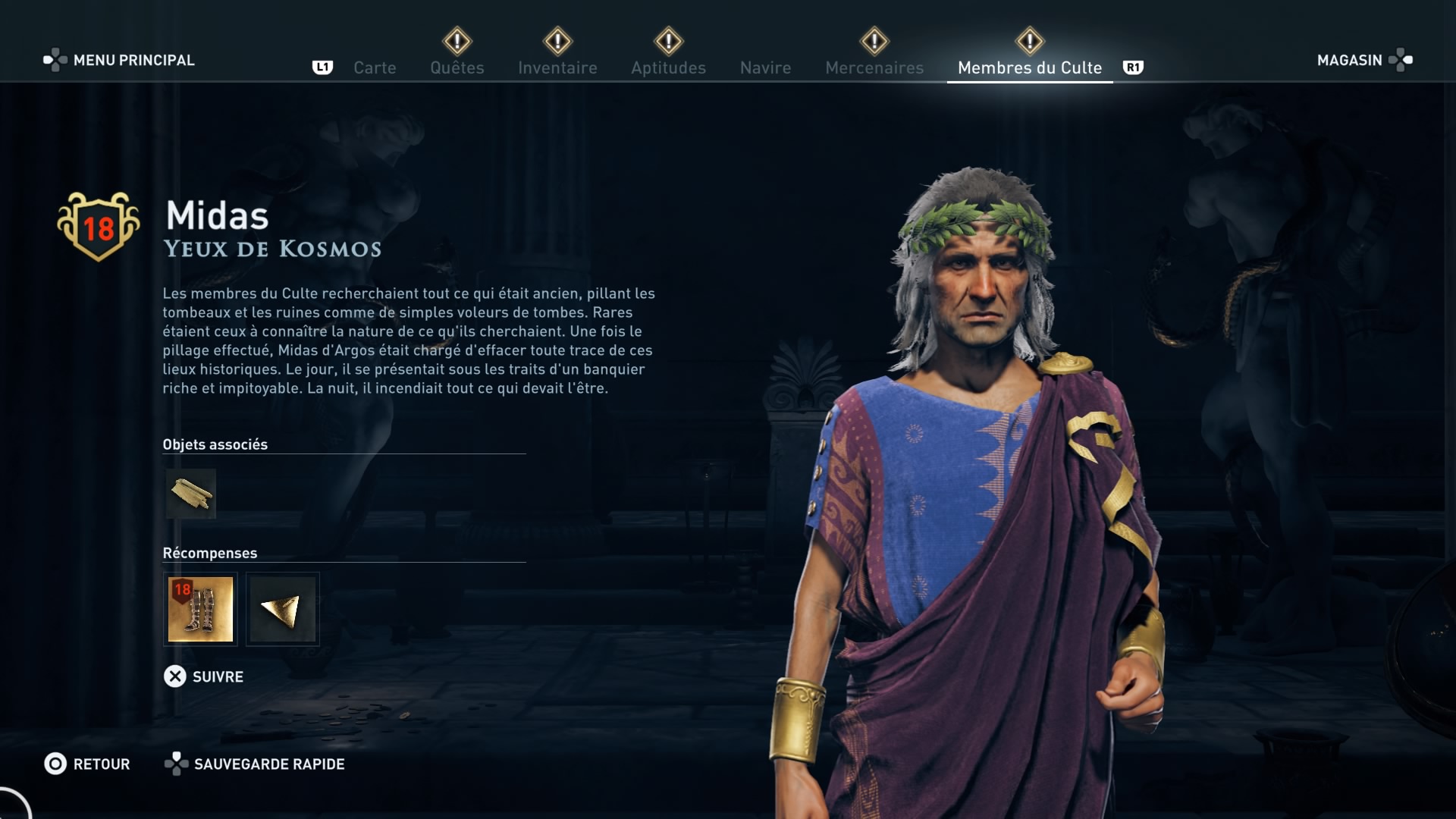Select the golden artifact fragment reward

pyautogui.click(x=282, y=609)
